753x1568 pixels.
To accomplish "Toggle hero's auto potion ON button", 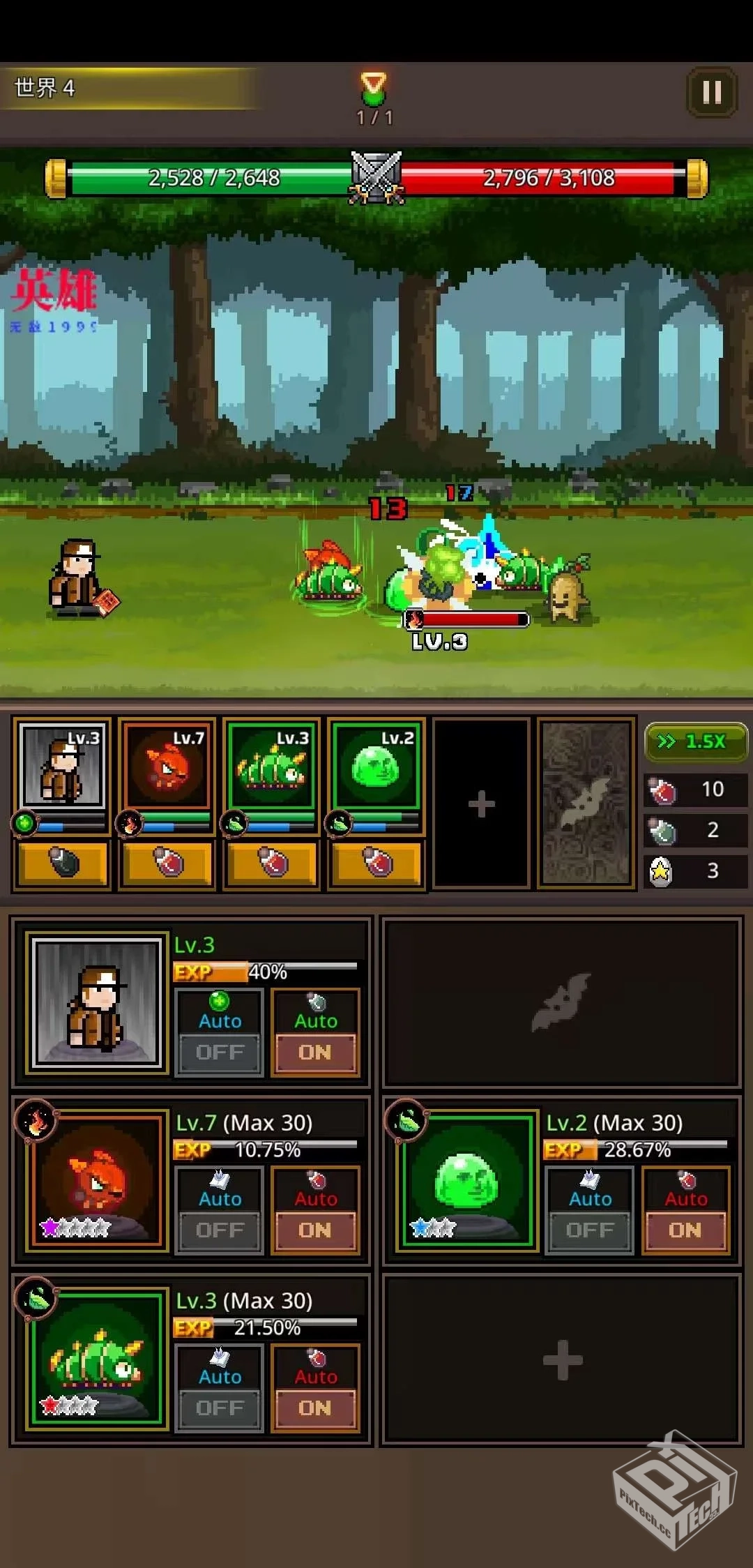I will [315, 1052].
